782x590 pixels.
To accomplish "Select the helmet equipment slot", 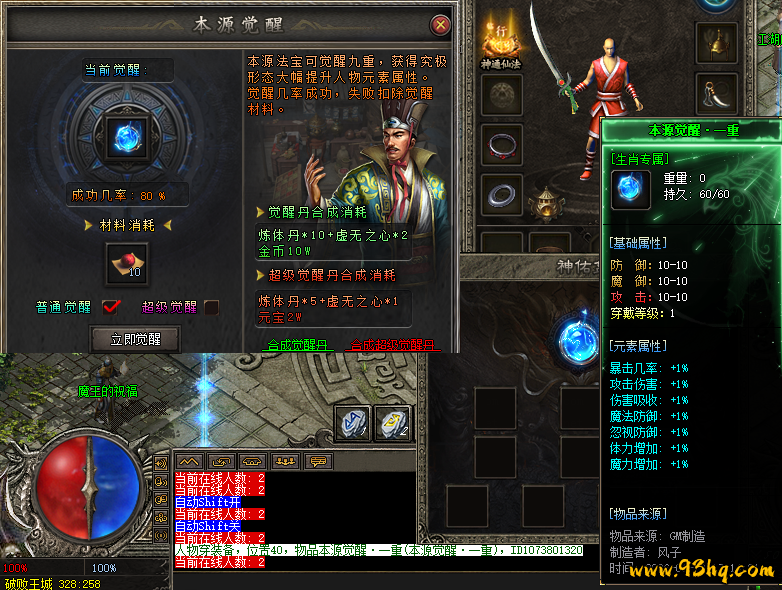I will coord(714,42).
